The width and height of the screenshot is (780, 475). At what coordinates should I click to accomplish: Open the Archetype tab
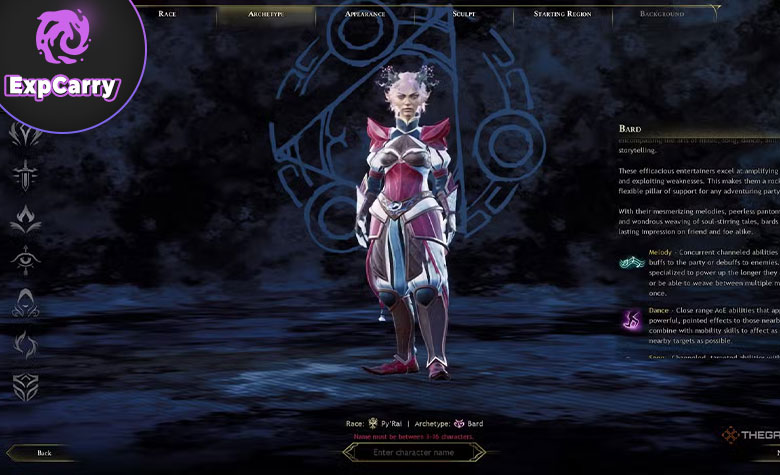[265, 14]
